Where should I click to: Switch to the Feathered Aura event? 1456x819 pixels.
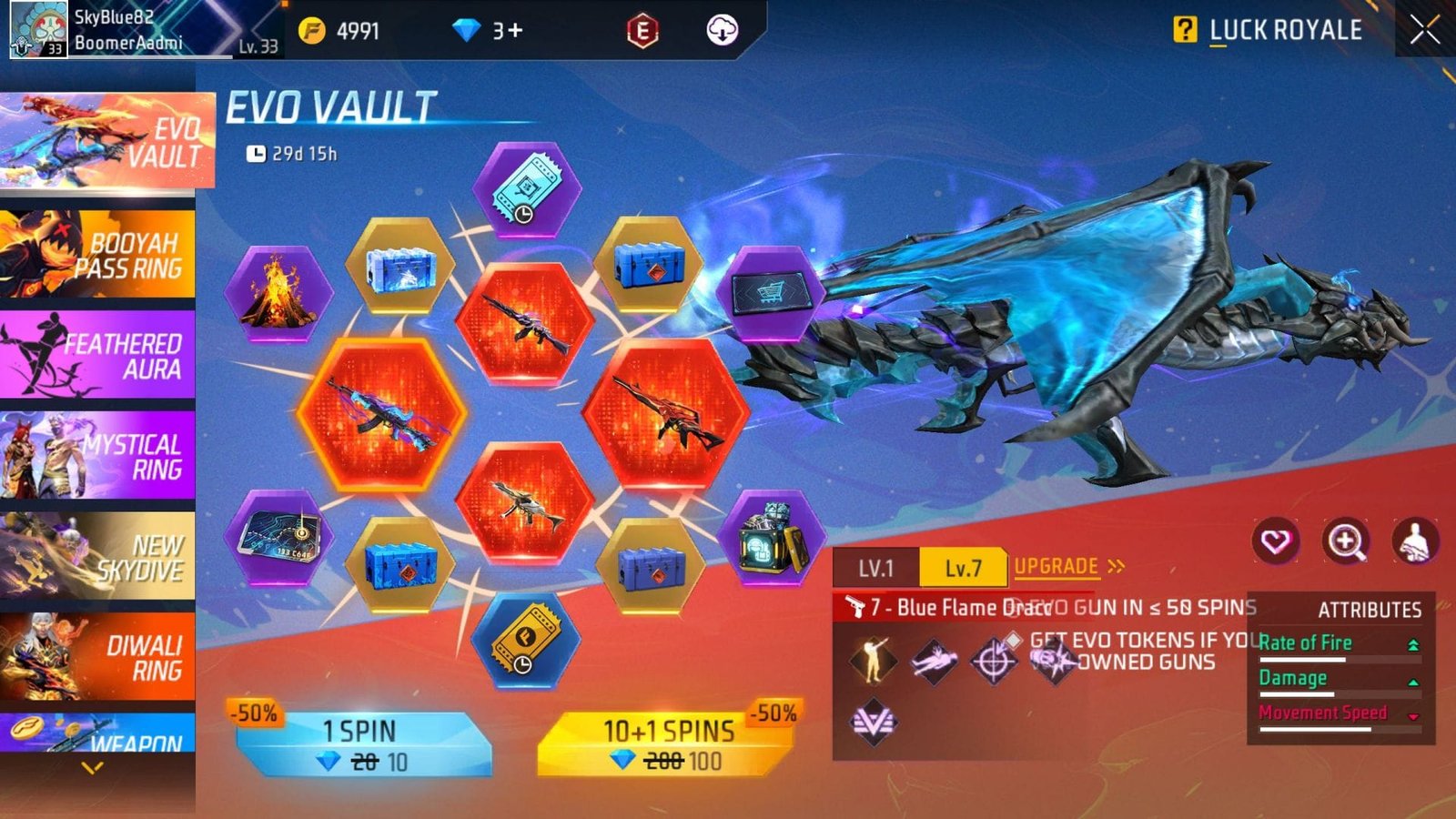point(97,356)
